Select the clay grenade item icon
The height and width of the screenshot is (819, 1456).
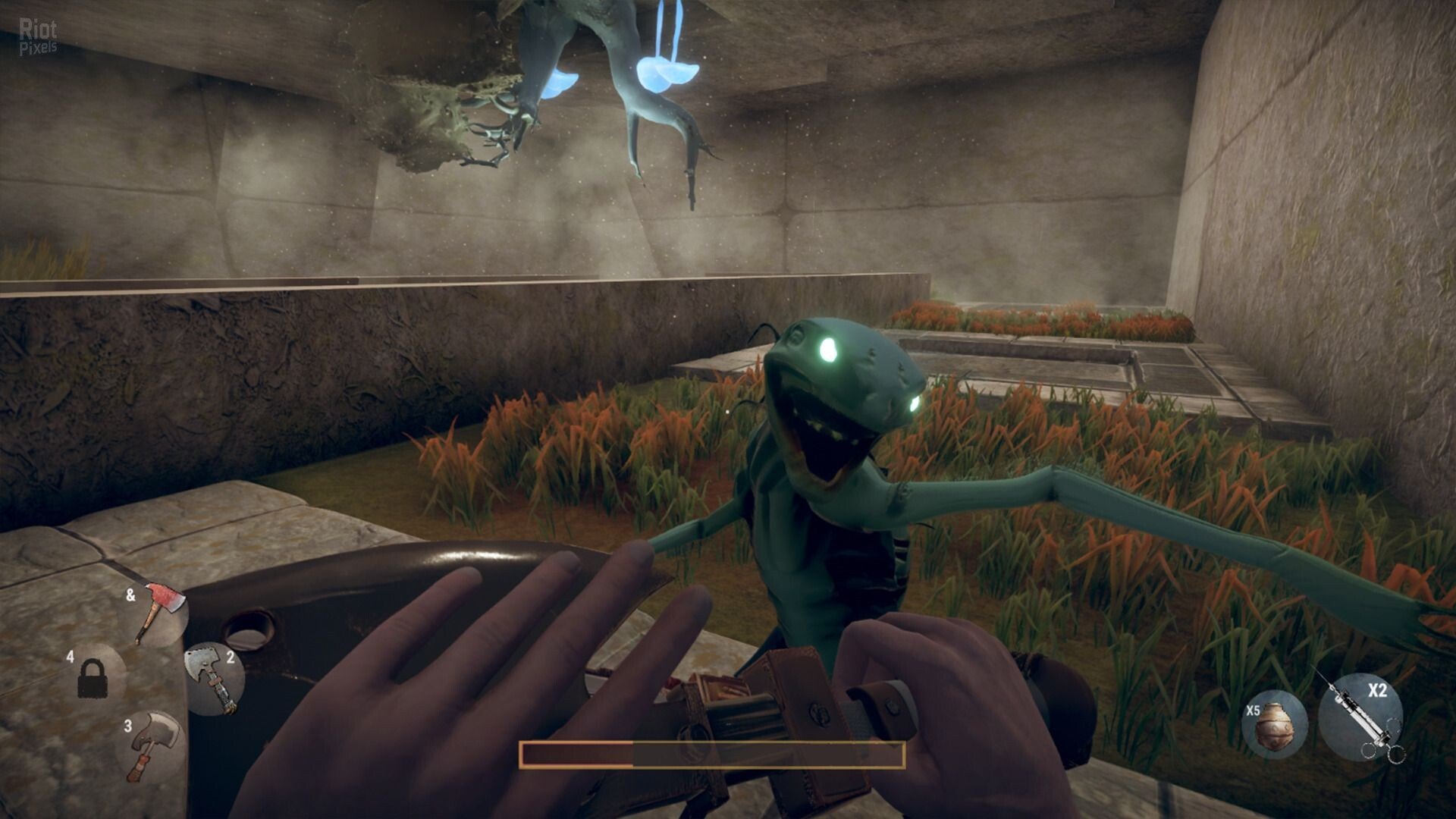[x=1274, y=724]
